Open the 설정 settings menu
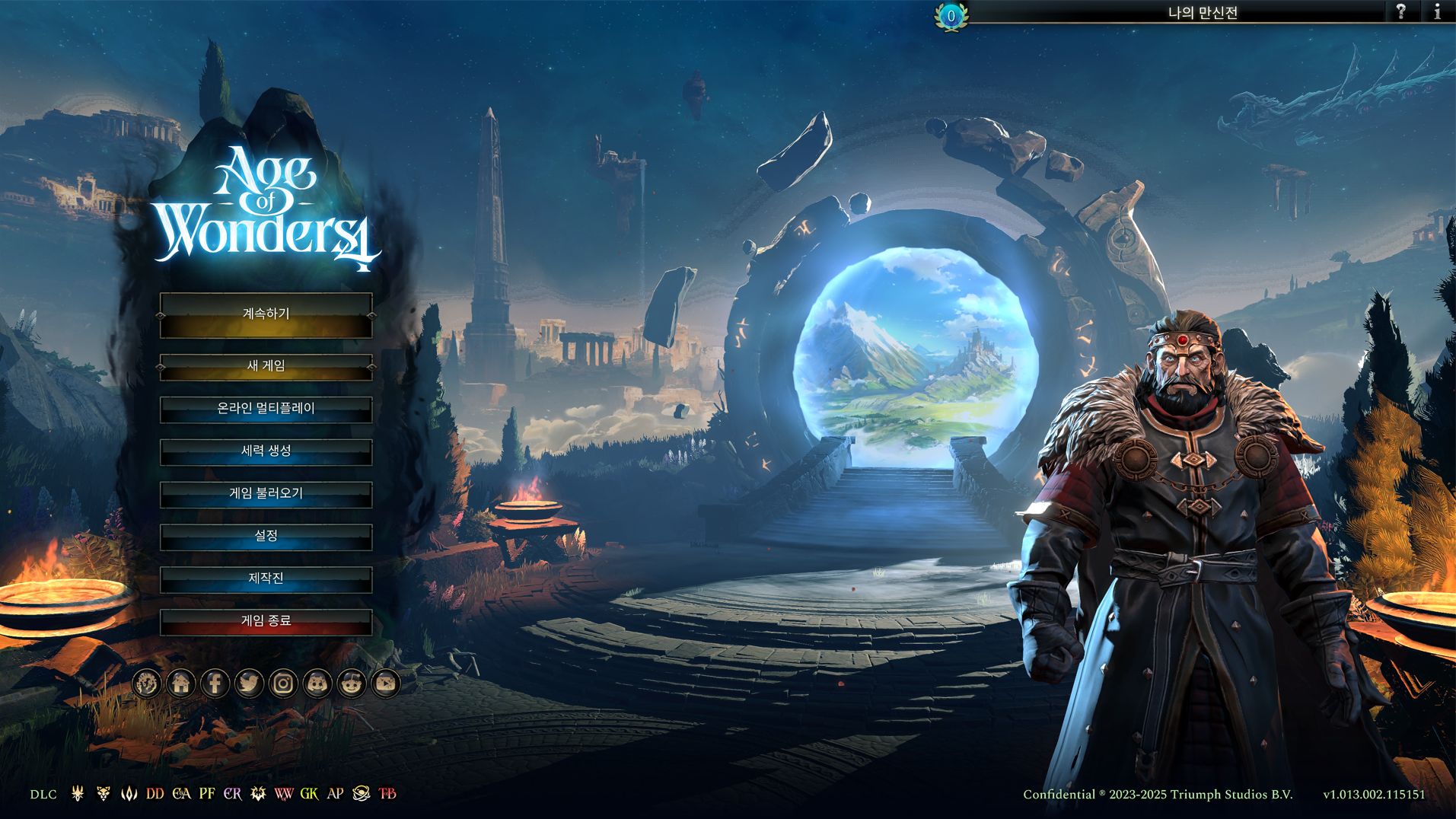The height and width of the screenshot is (819, 1456). click(266, 537)
